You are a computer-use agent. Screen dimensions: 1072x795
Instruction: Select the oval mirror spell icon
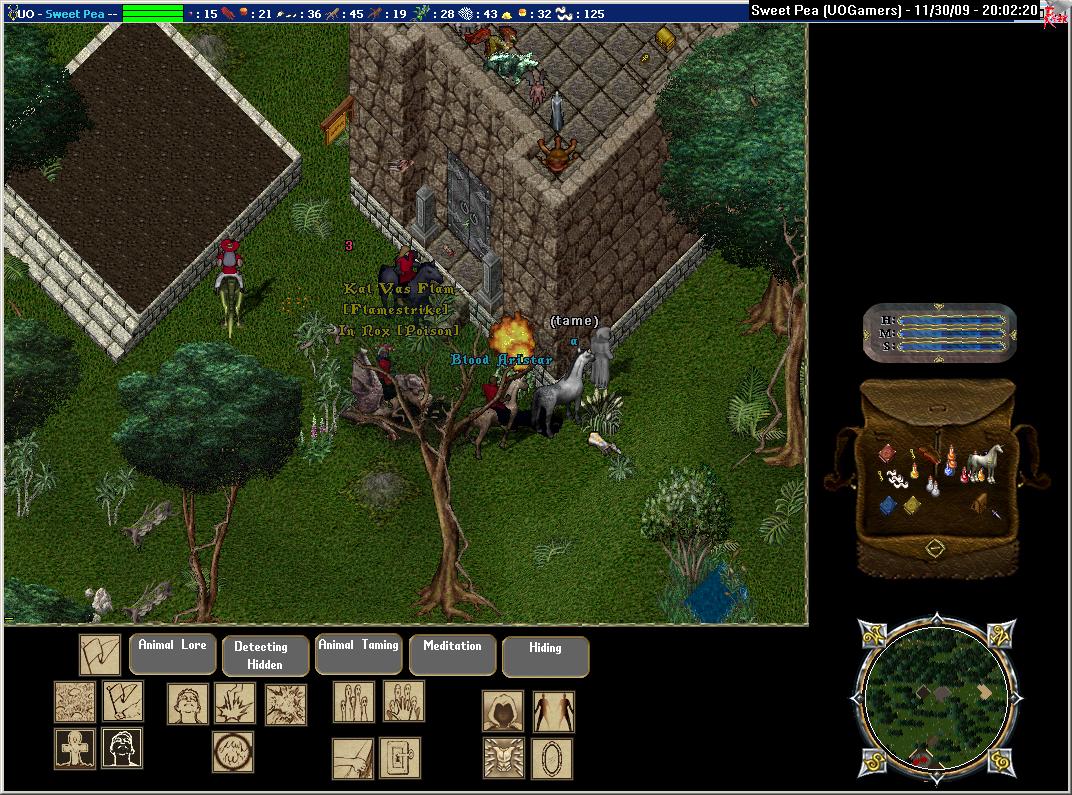coord(552,758)
